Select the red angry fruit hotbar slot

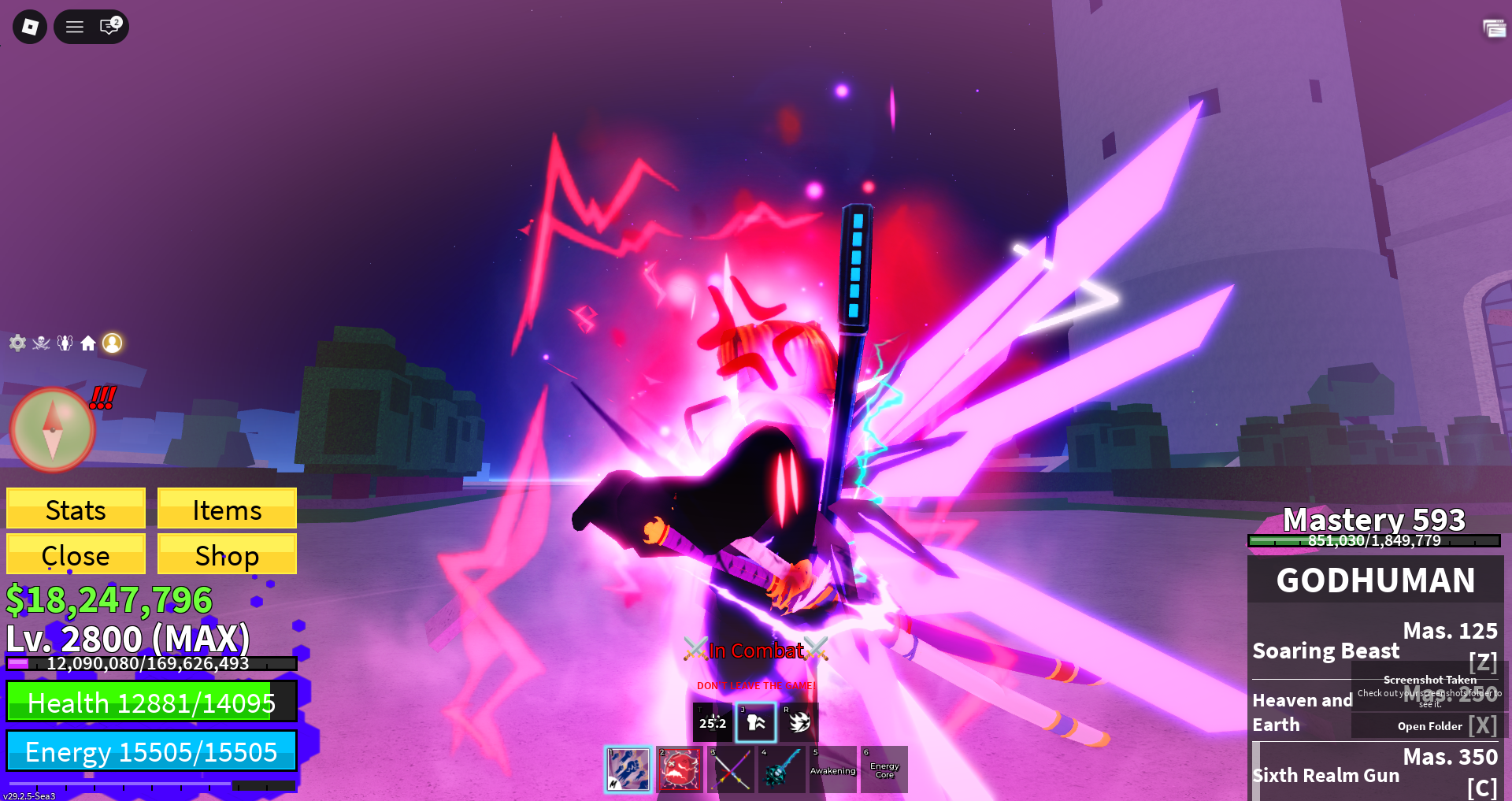(x=679, y=769)
